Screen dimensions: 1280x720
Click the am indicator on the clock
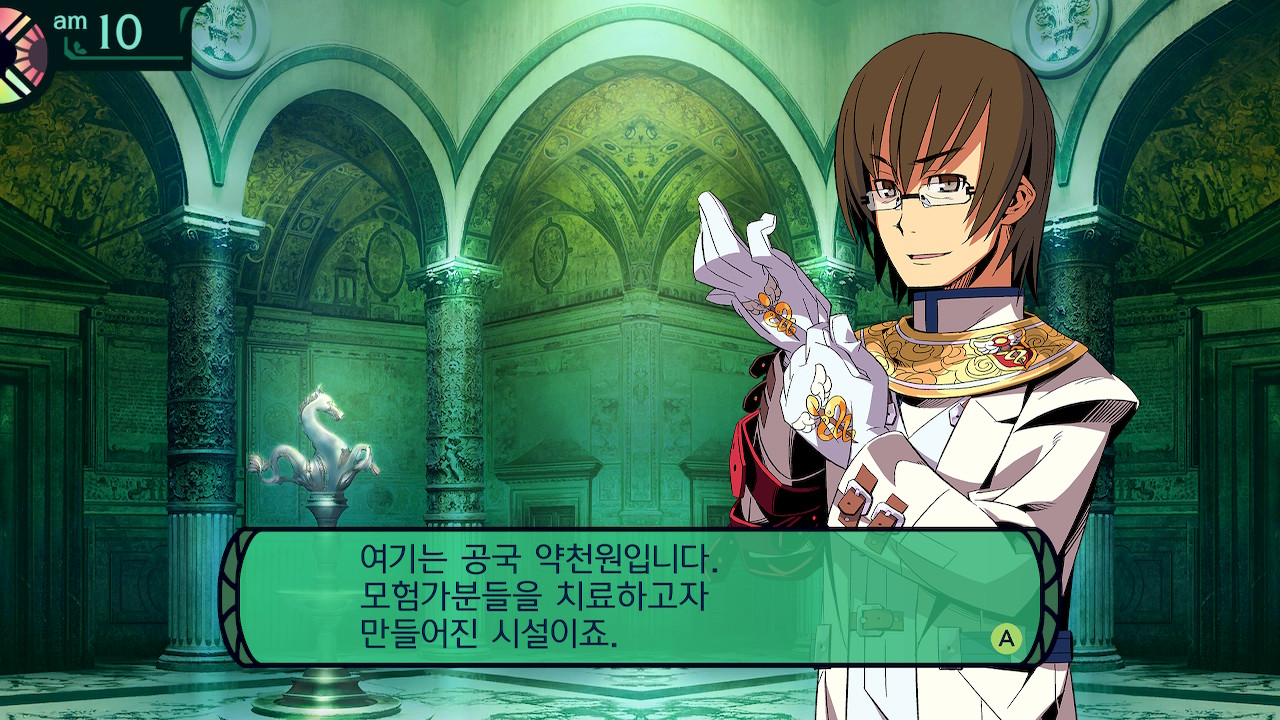click(x=70, y=20)
